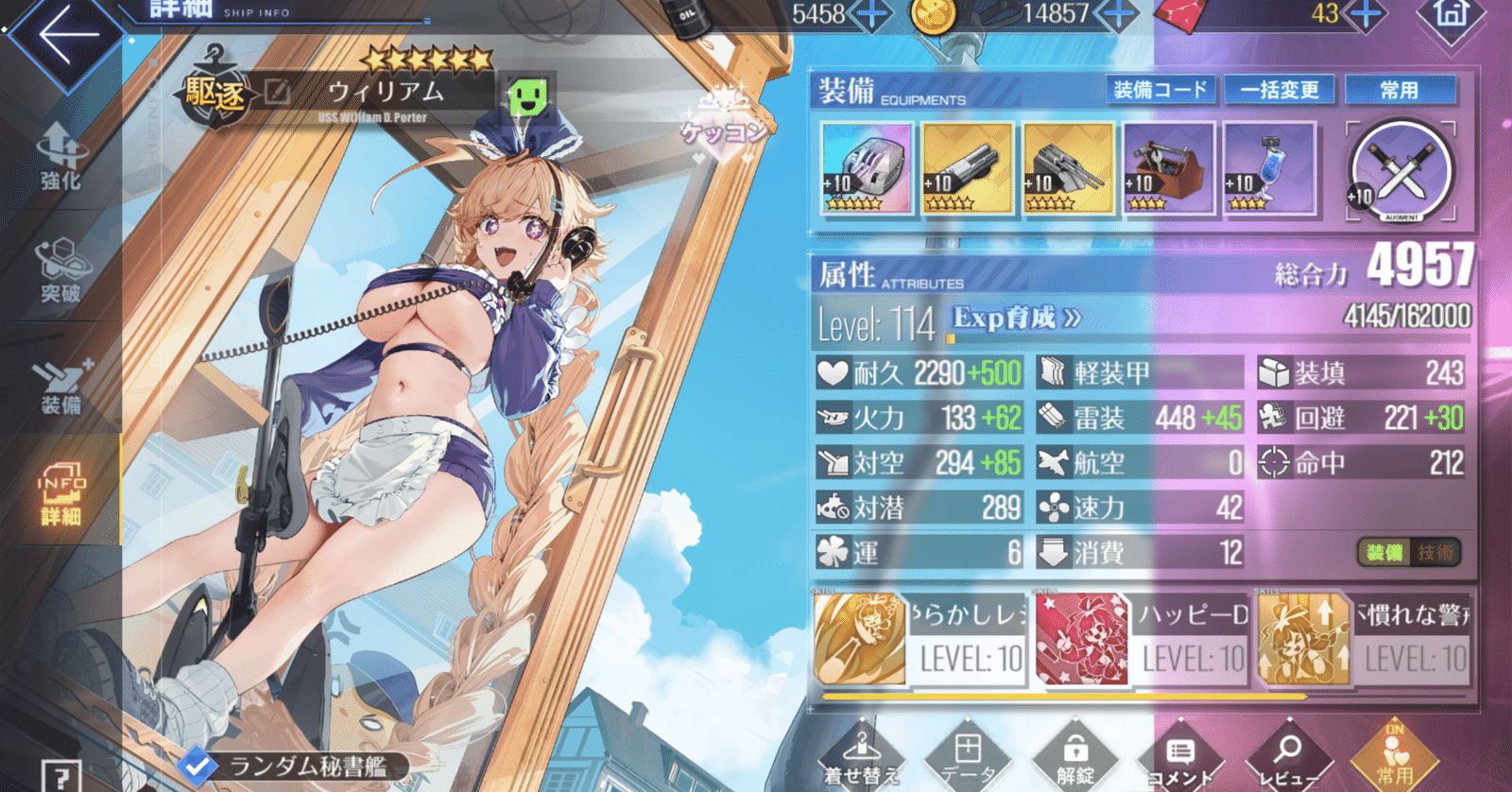Select the 一括変更 tab

pos(1280,91)
